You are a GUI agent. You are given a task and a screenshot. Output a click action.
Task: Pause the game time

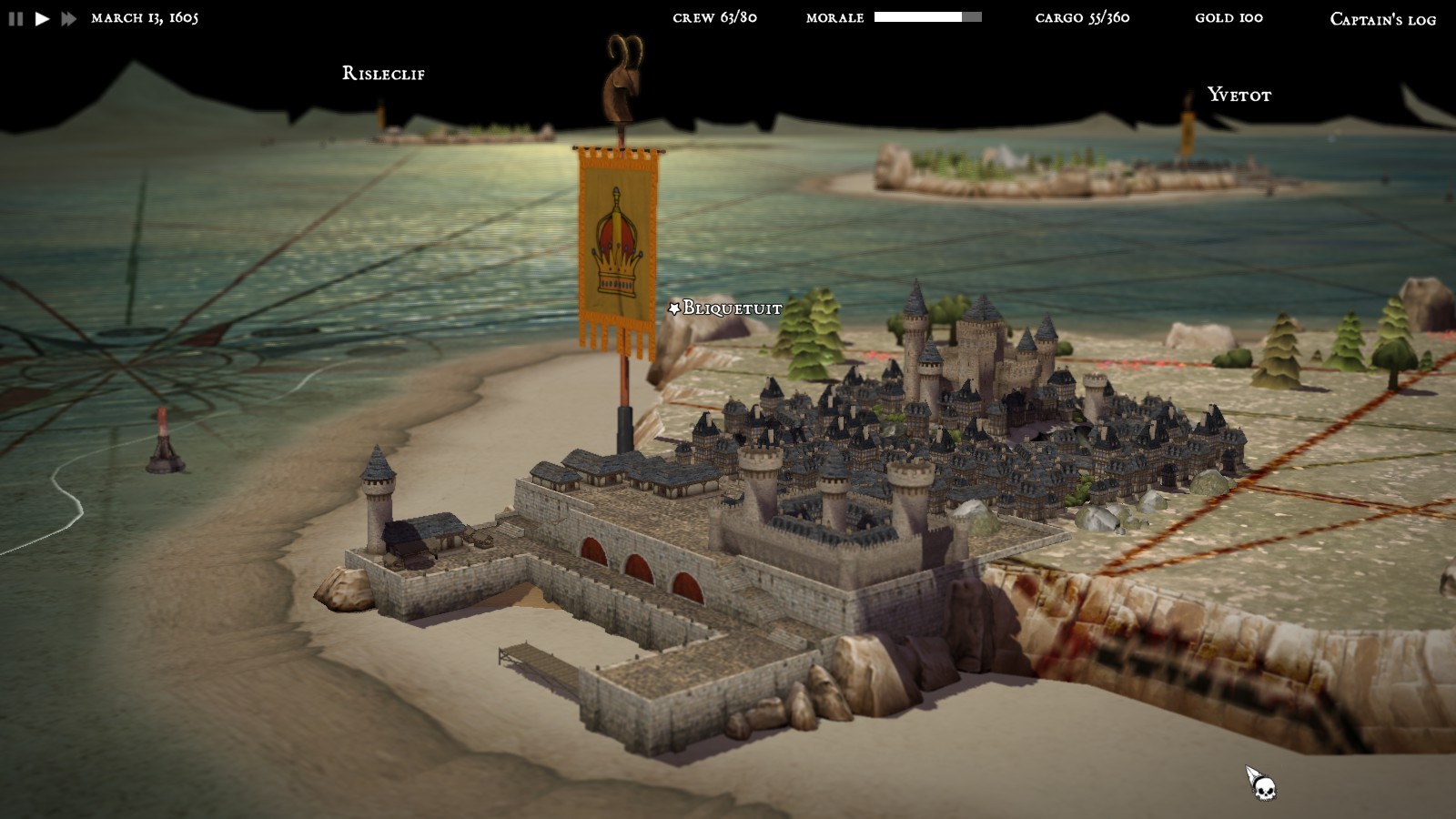tap(15, 18)
